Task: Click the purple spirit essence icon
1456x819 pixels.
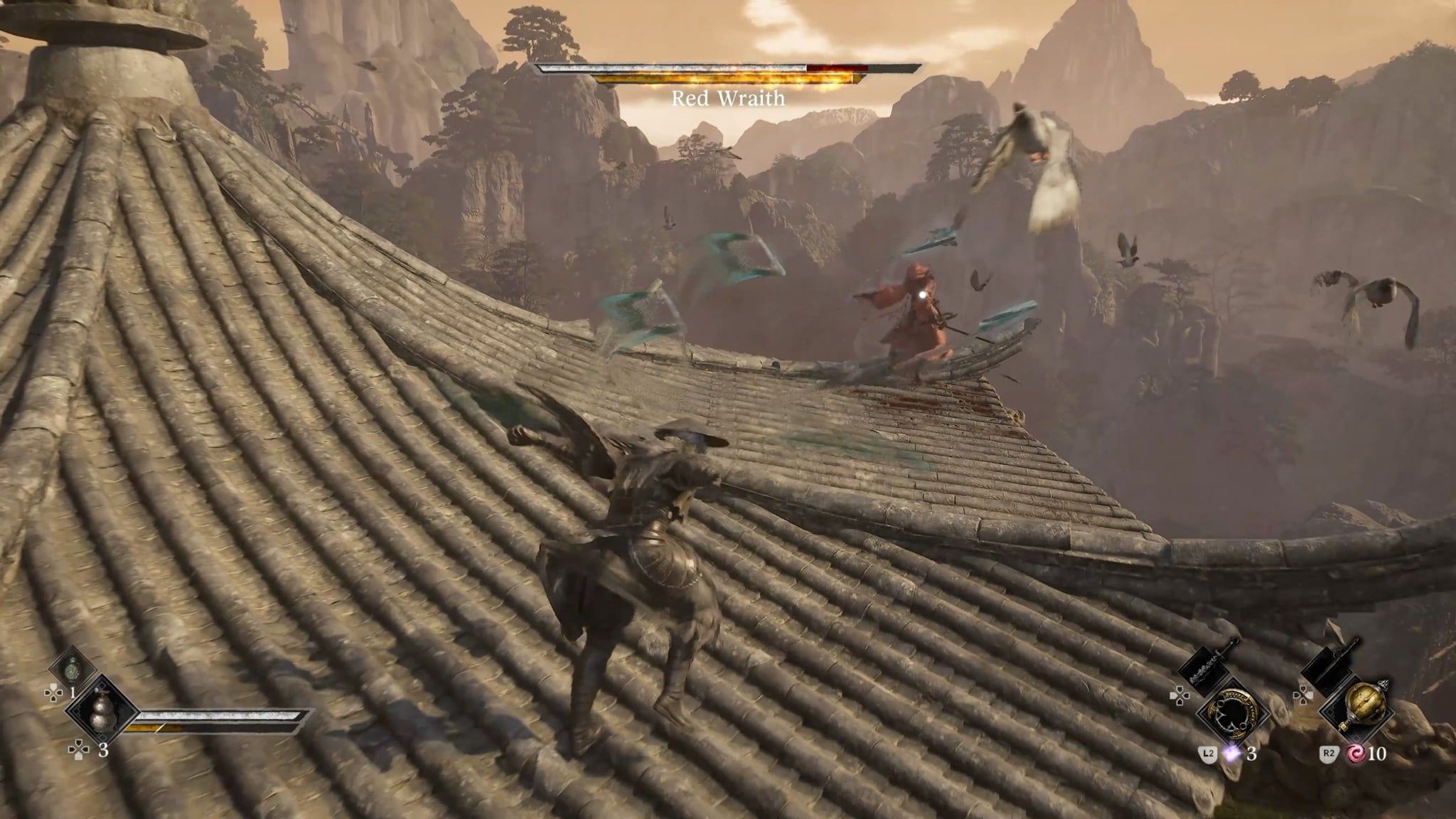Action: pyautogui.click(x=1231, y=754)
